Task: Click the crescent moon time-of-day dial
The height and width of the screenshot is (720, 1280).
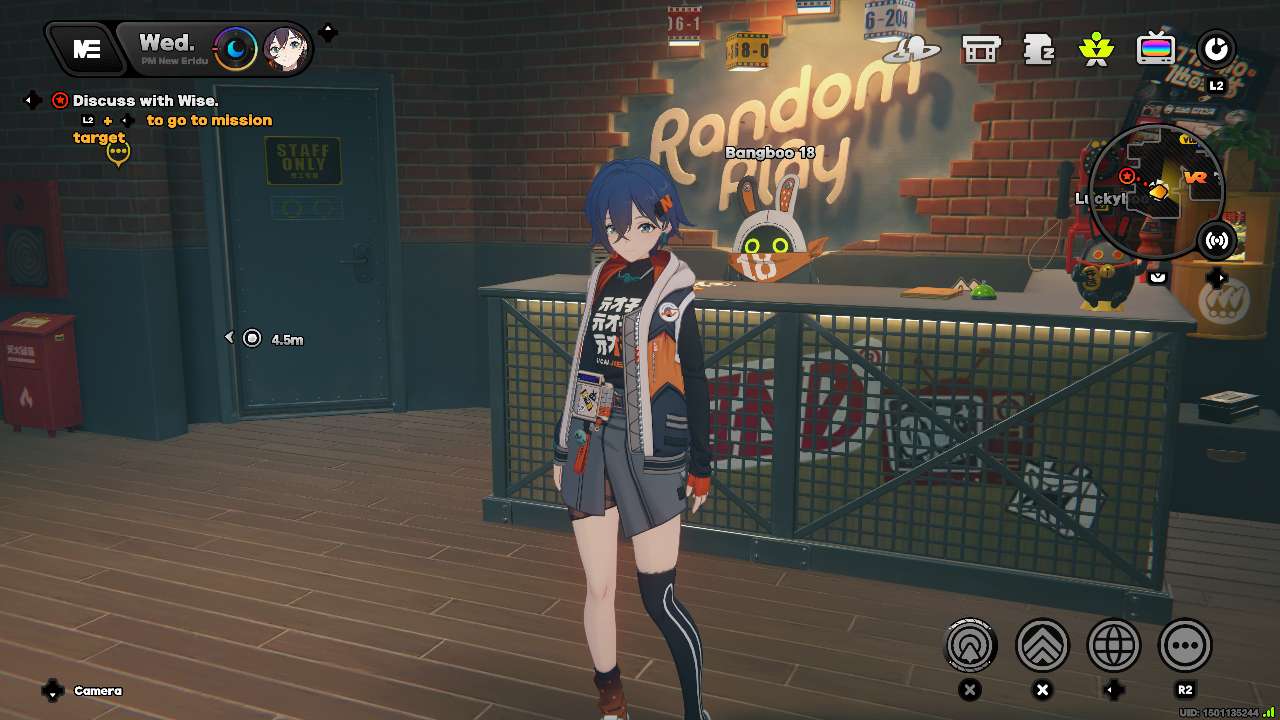Action: [x=236, y=48]
